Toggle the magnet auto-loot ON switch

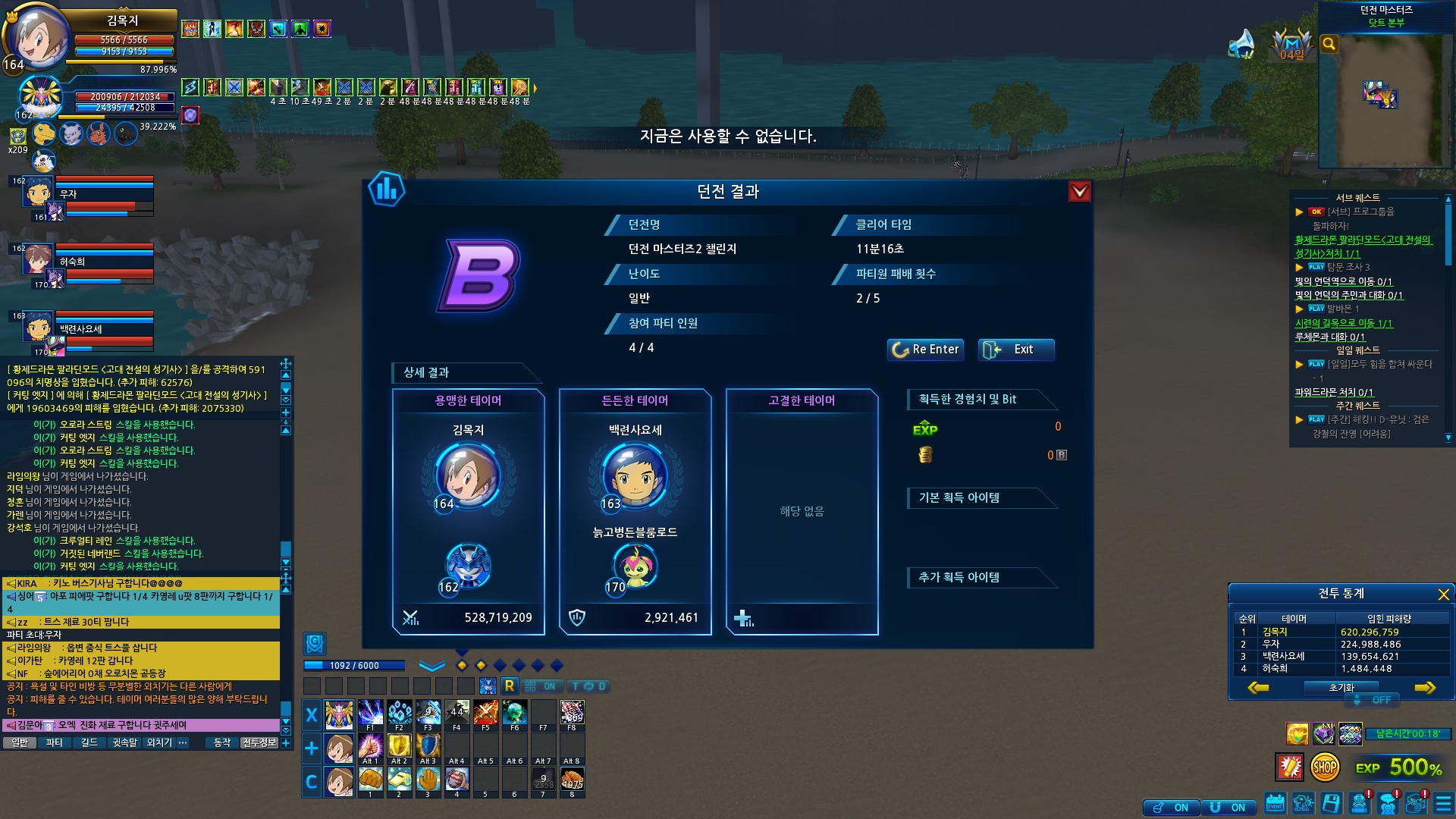point(1229,808)
